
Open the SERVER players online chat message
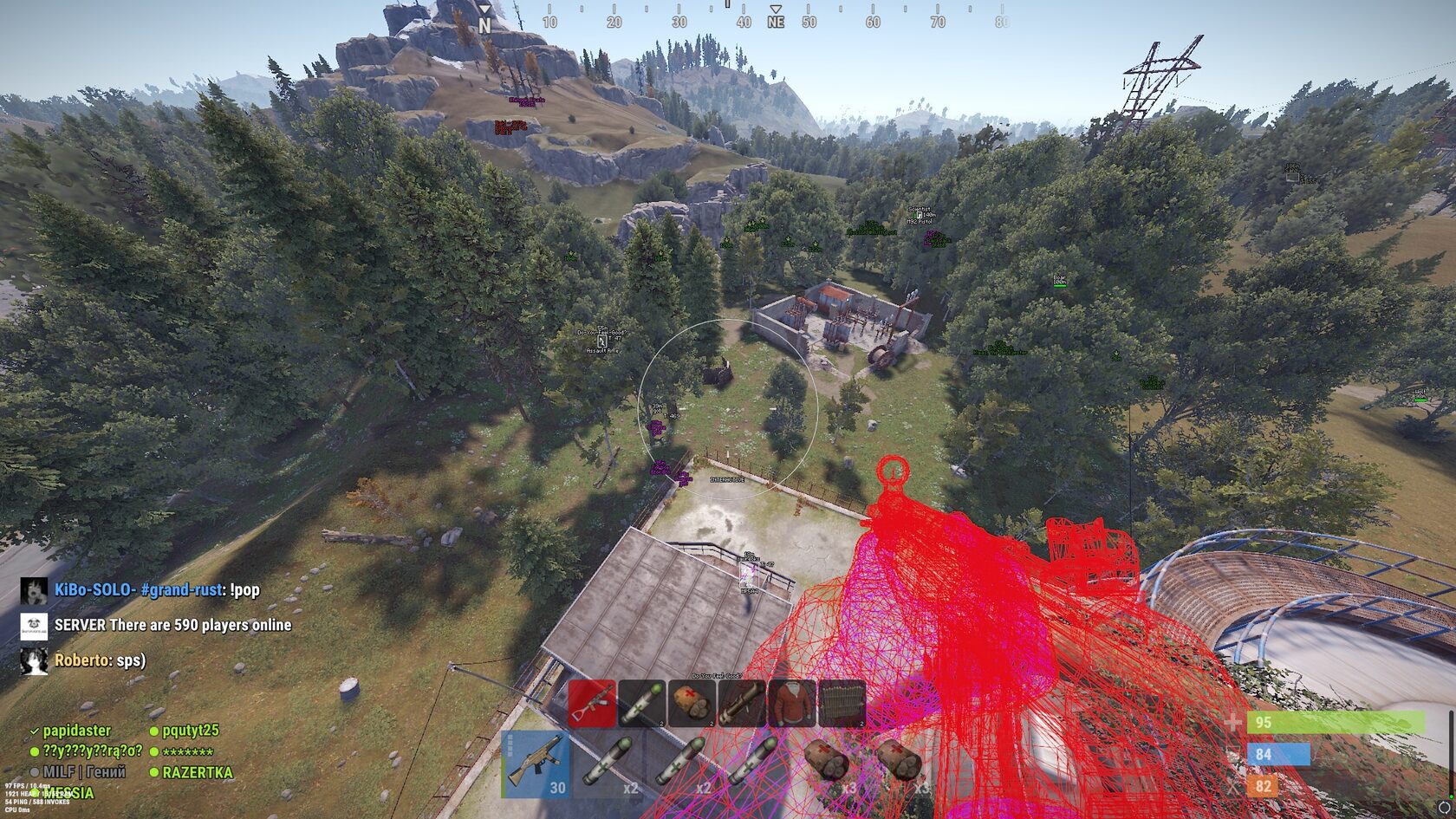172,625
